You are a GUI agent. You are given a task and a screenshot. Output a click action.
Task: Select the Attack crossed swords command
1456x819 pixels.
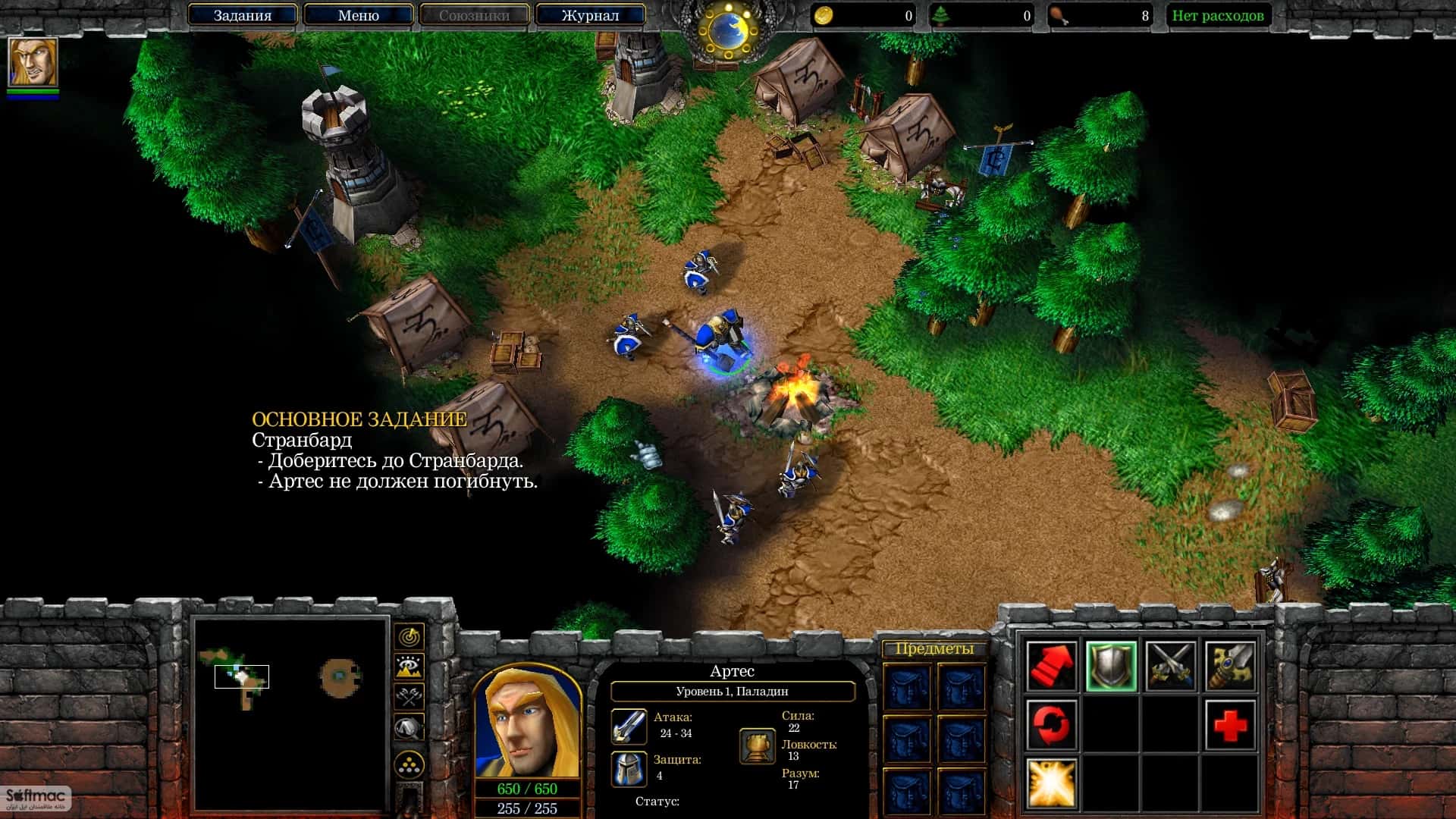click(x=1171, y=664)
